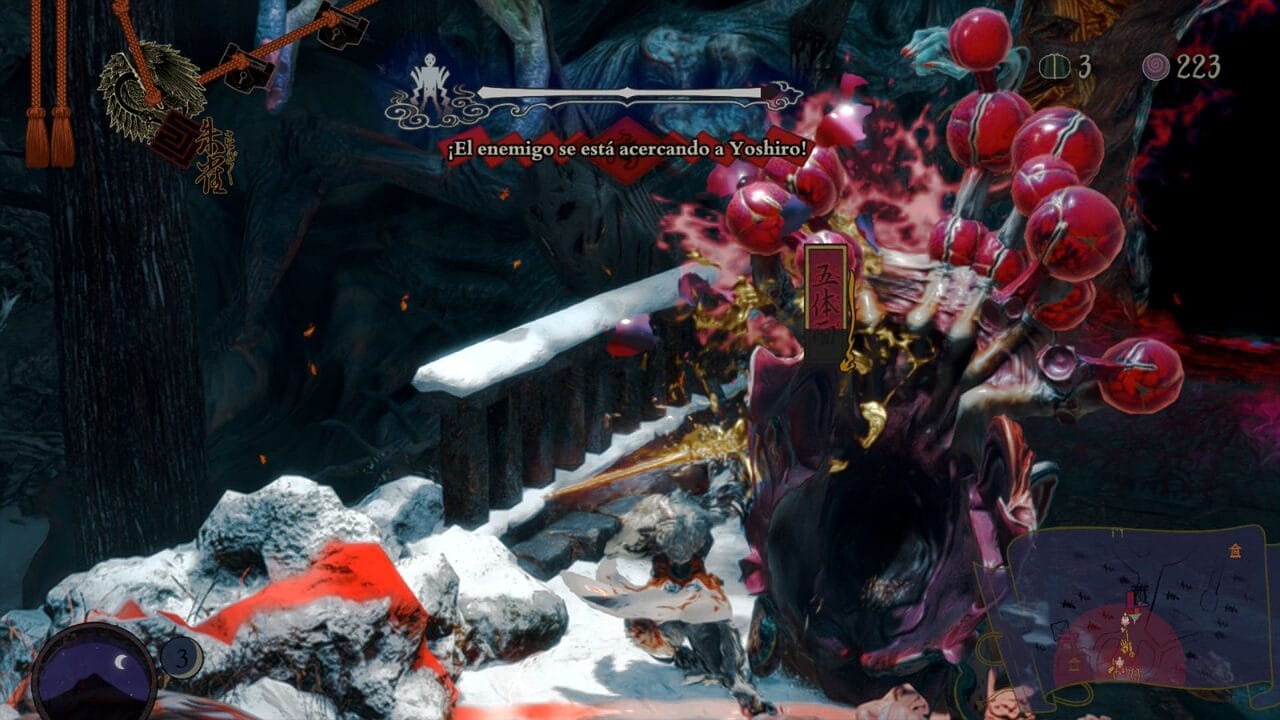The height and width of the screenshot is (720, 1280).
Task: Click the green ration item icon
Action: click(1055, 67)
